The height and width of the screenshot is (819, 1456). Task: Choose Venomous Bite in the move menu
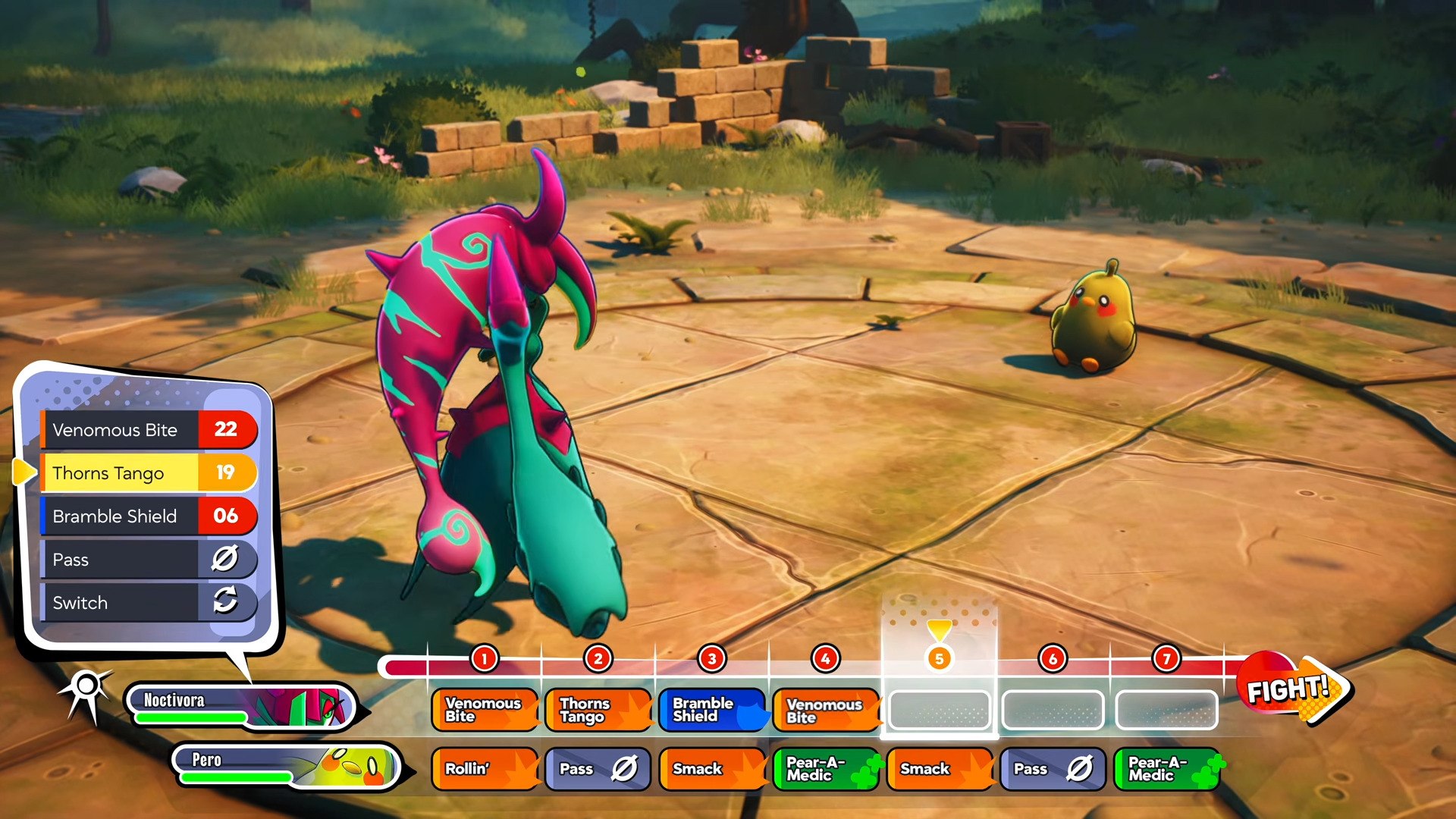click(148, 430)
